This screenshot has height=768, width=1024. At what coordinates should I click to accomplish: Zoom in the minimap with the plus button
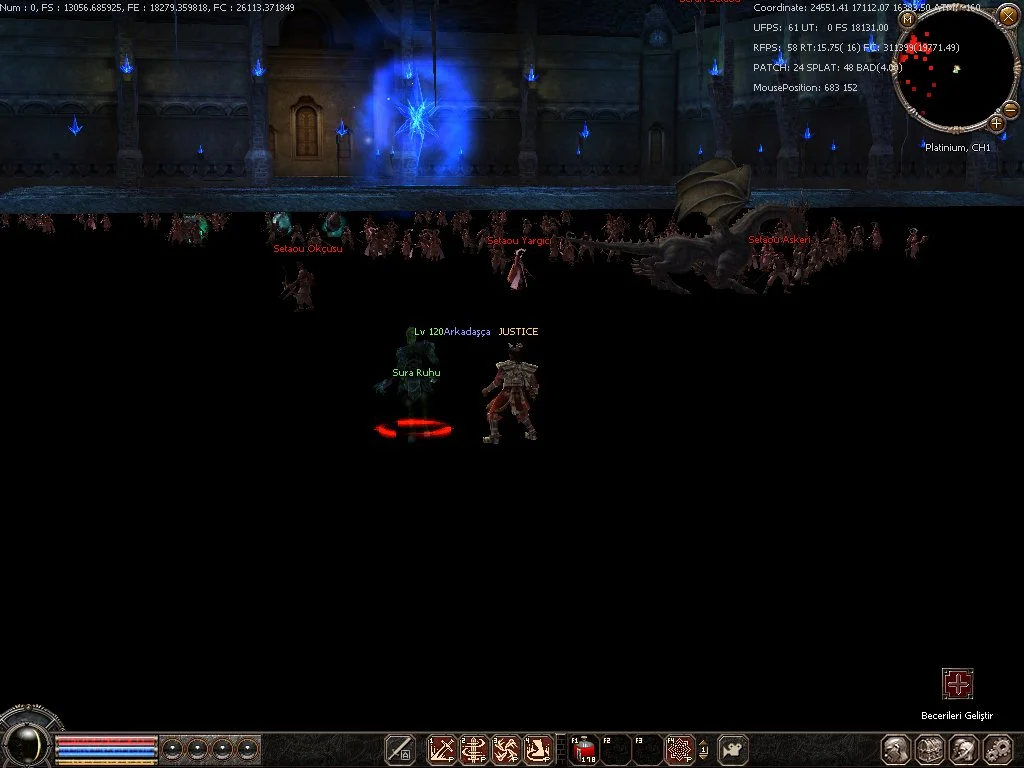[997, 123]
